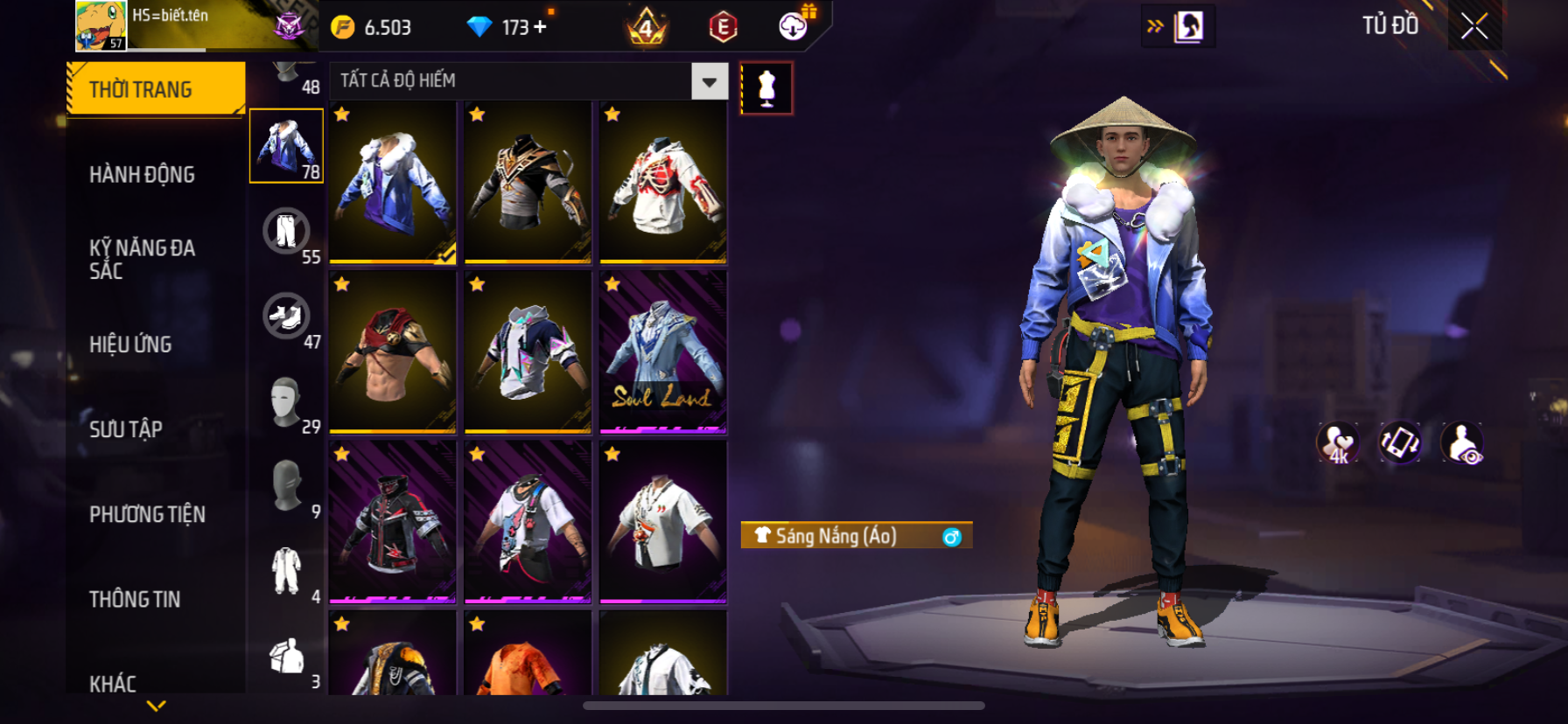
Task: Choose the Soul Land light blue coat
Action: (663, 352)
